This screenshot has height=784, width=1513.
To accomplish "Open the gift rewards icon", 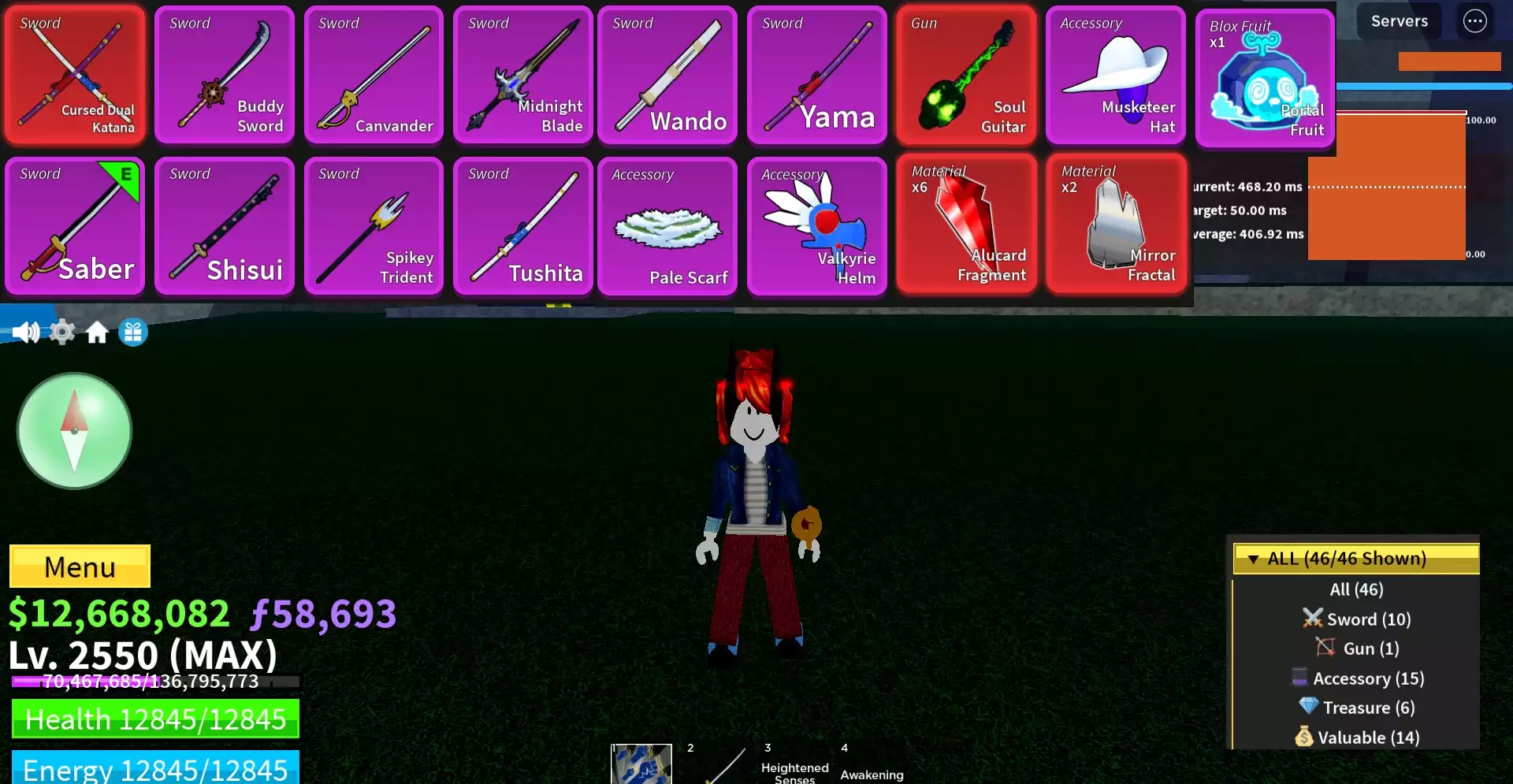I will pos(132,332).
